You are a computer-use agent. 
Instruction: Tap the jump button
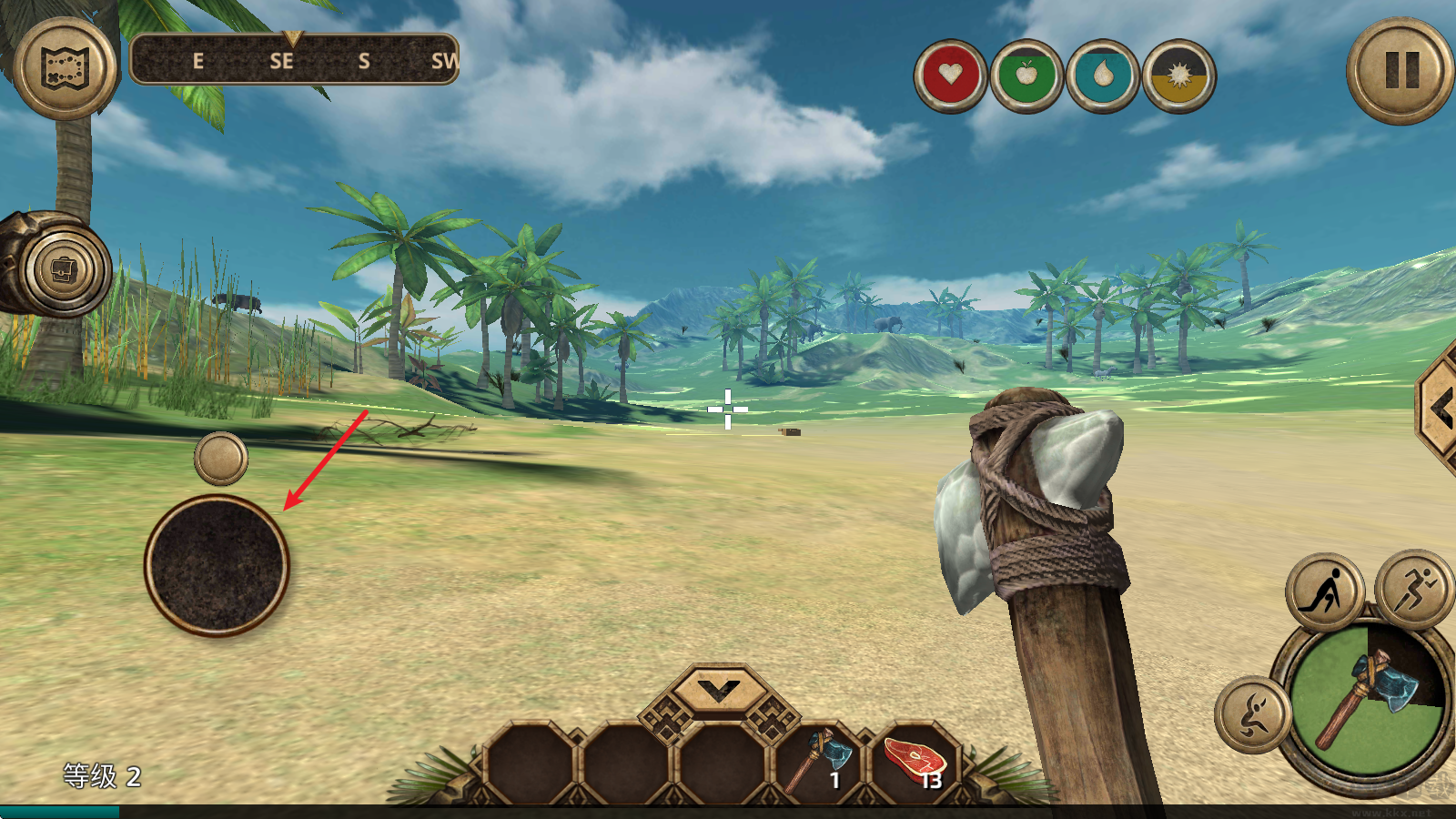1253,715
